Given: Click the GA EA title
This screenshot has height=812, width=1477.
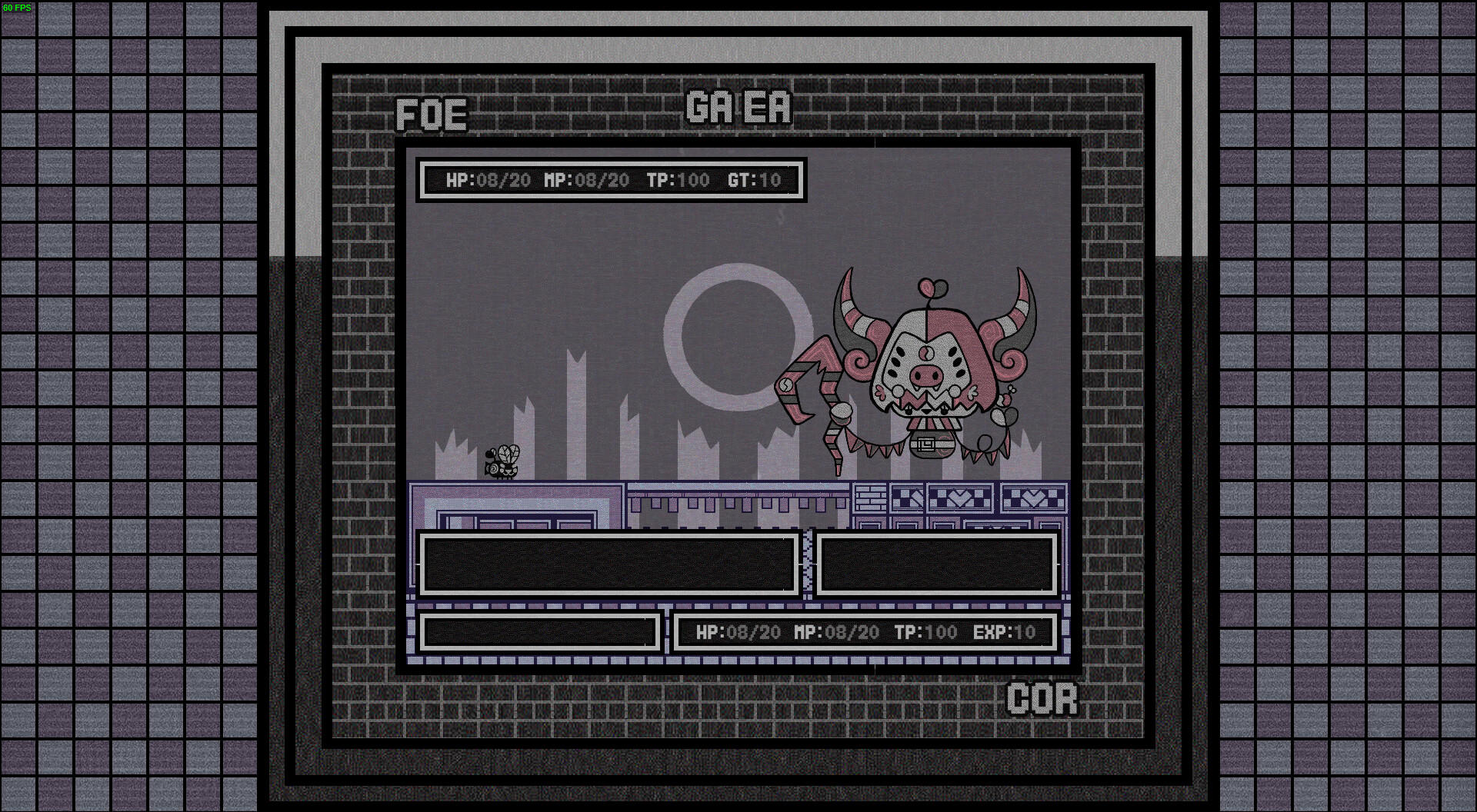Looking at the screenshot, I should click(738, 108).
